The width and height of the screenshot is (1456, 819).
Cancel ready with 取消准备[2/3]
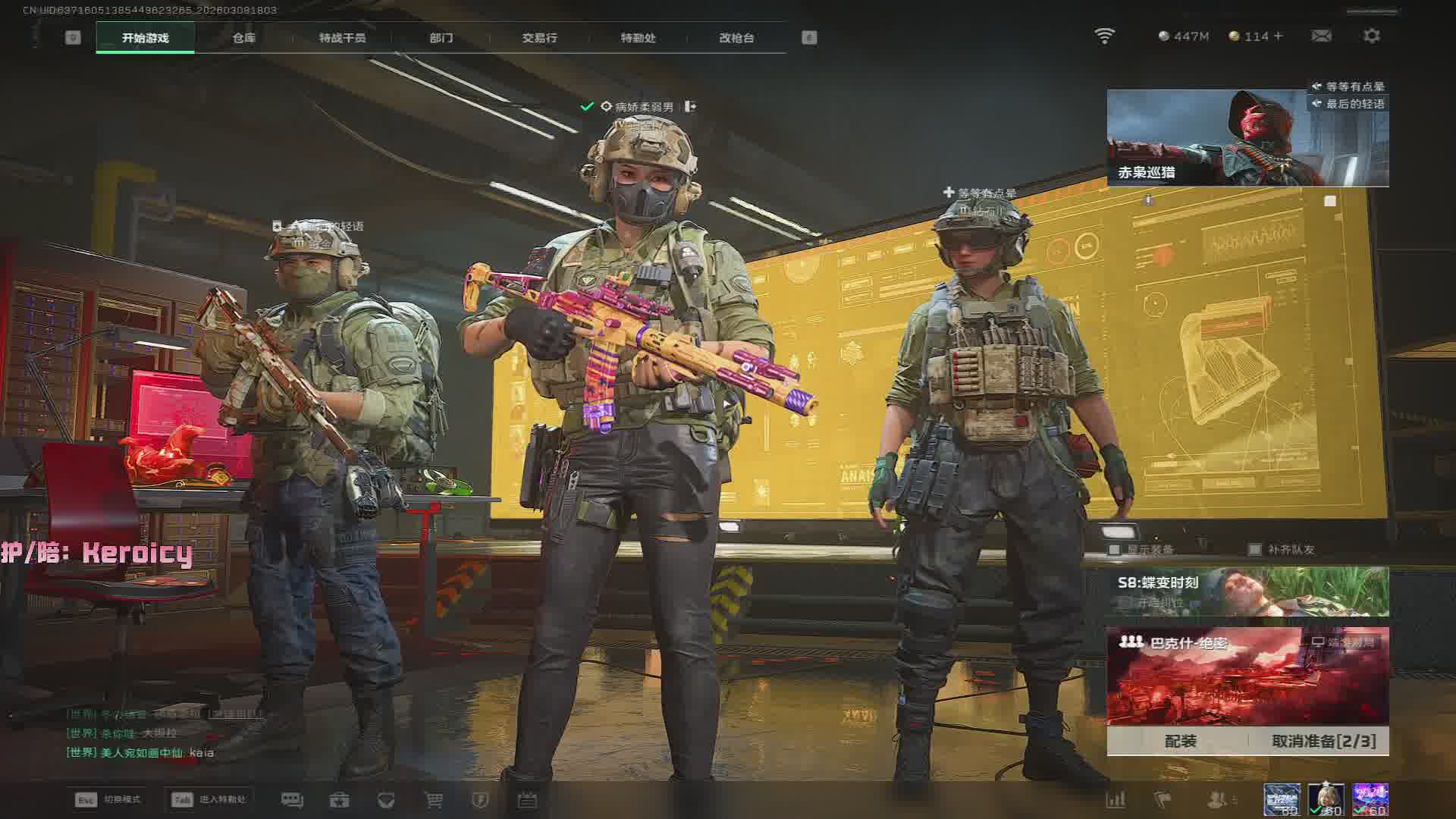1323,741
